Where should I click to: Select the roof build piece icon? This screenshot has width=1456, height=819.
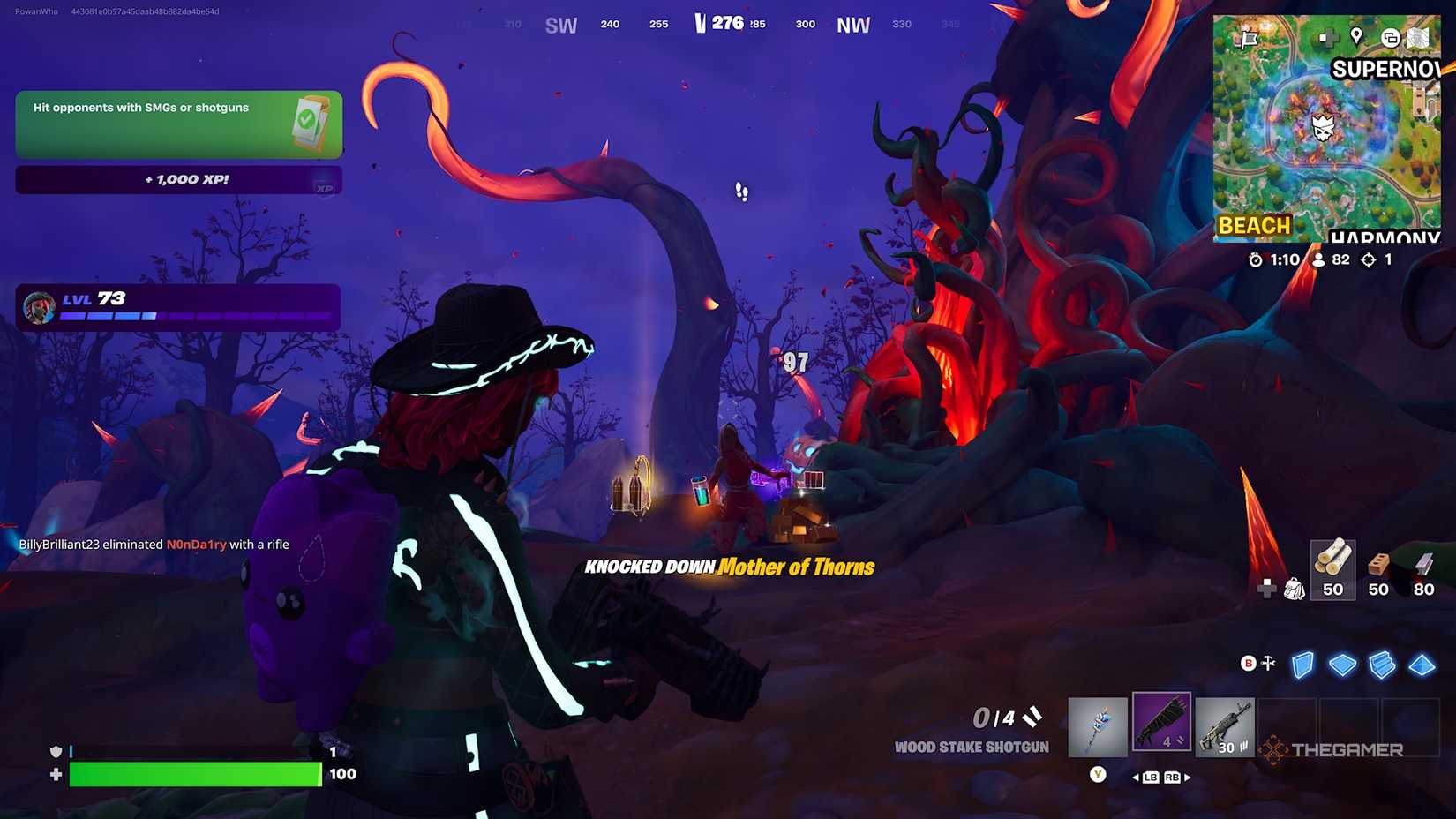(x=1422, y=665)
